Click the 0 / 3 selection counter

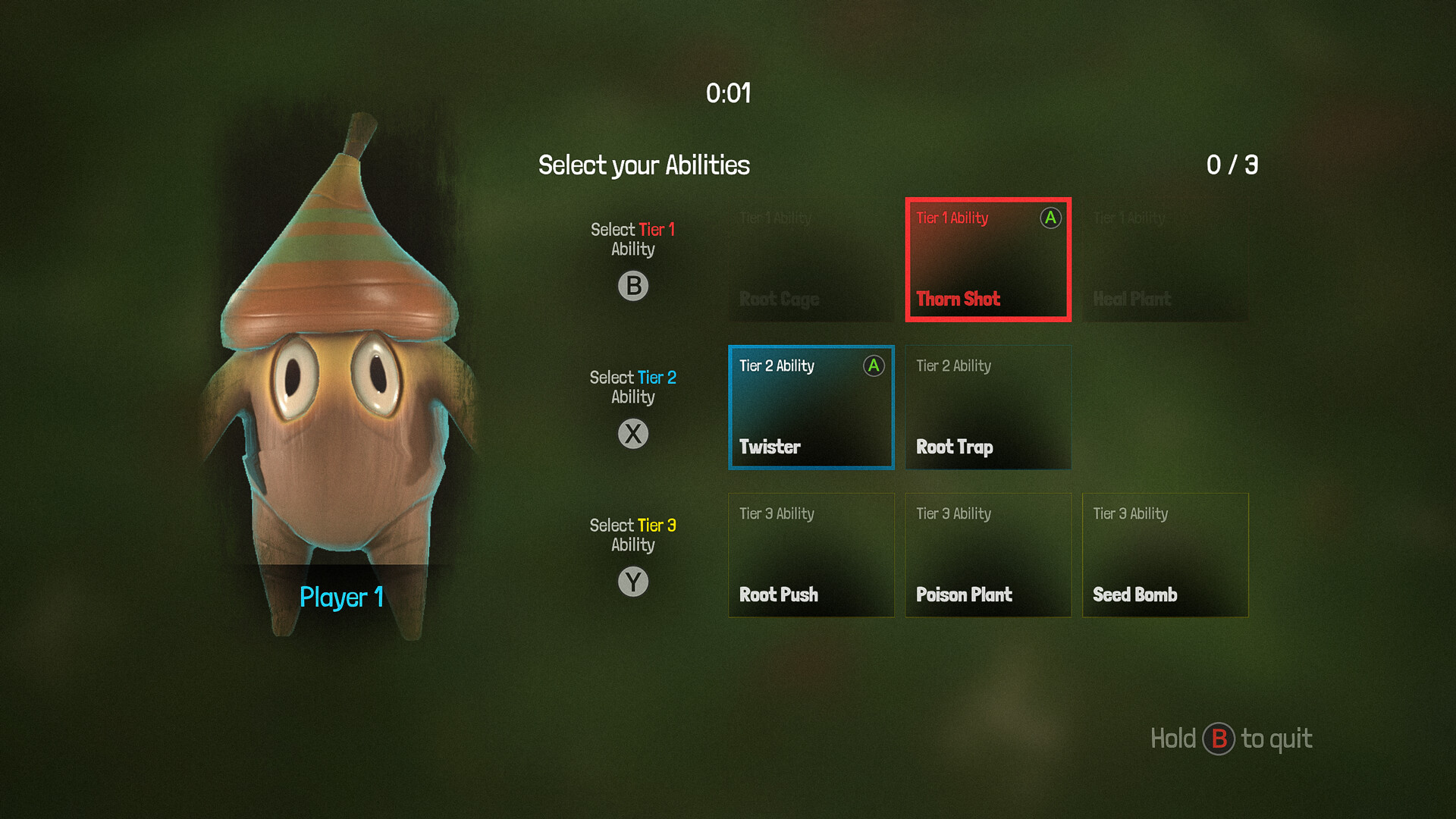[1232, 165]
